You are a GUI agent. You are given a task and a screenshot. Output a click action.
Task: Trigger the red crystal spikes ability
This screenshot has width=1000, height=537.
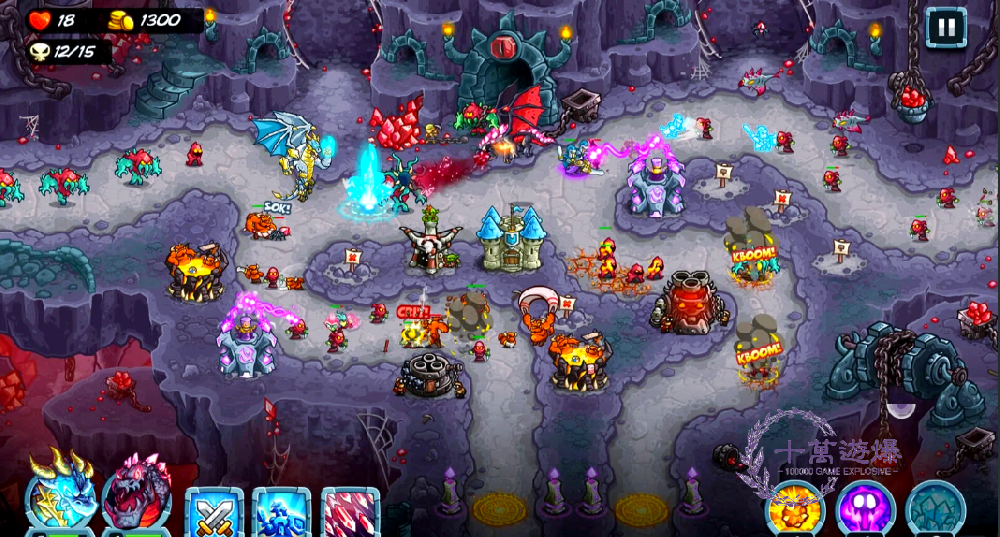tap(349, 512)
